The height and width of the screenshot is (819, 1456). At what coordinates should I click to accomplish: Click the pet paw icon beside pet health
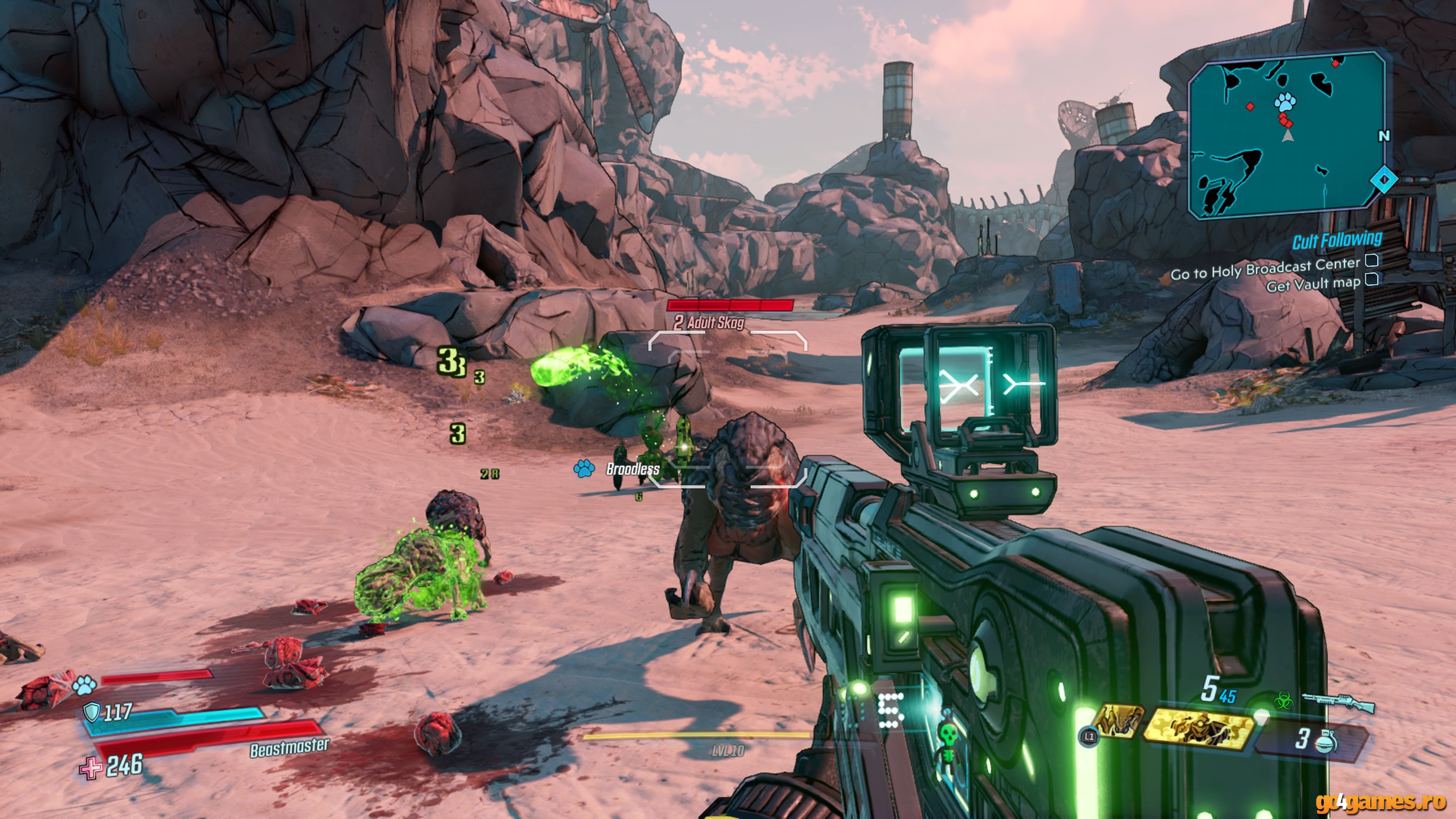pyautogui.click(x=84, y=685)
